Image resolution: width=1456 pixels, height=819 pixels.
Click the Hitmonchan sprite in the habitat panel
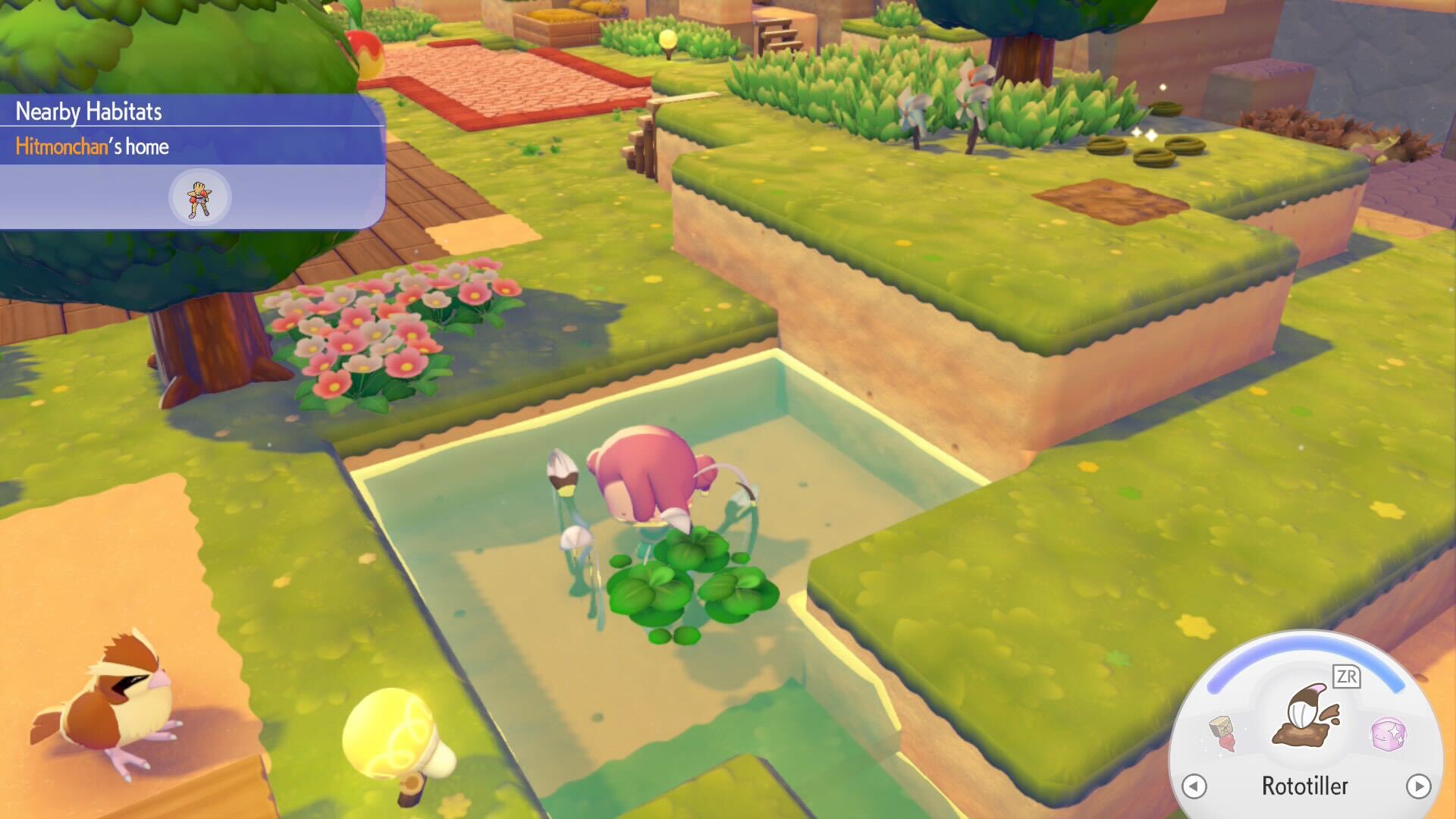198,196
